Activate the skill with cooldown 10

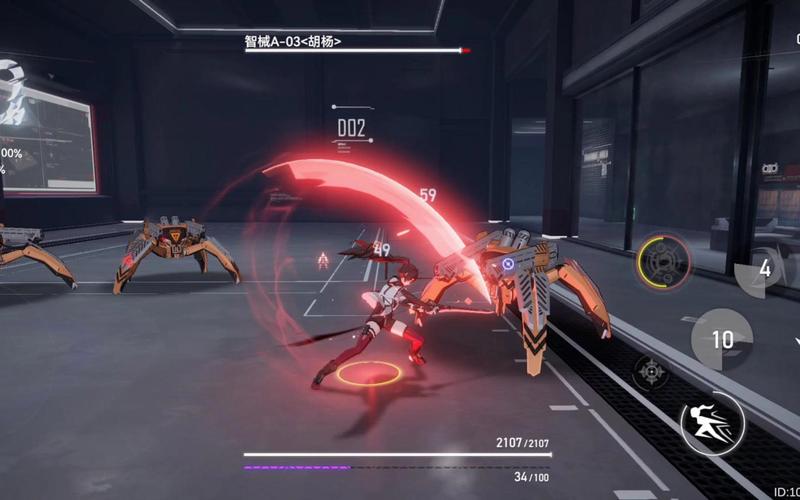pos(722,340)
